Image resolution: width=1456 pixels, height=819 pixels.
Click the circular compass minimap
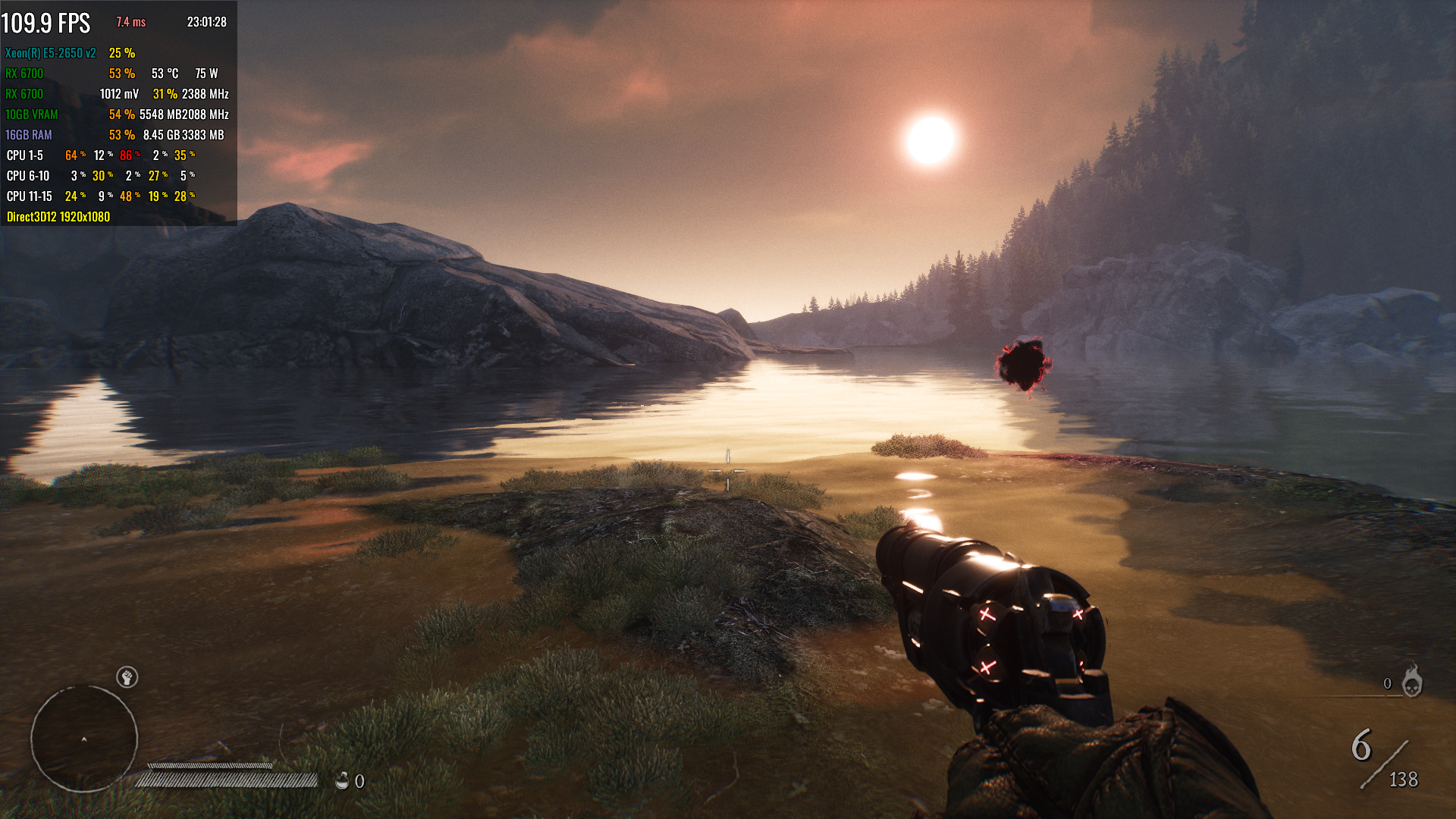point(84,738)
